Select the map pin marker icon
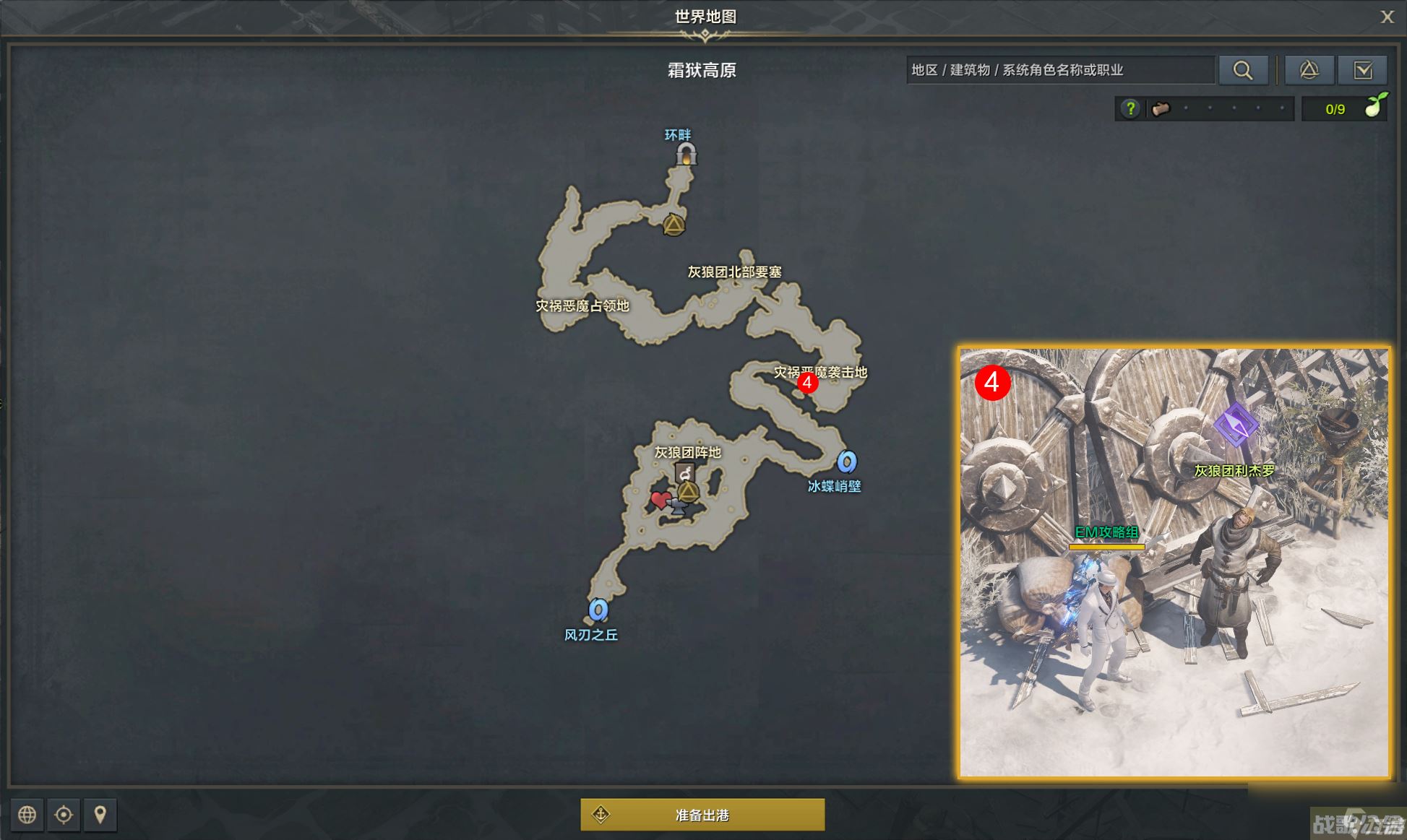The width and height of the screenshot is (1407, 840). tap(100, 815)
